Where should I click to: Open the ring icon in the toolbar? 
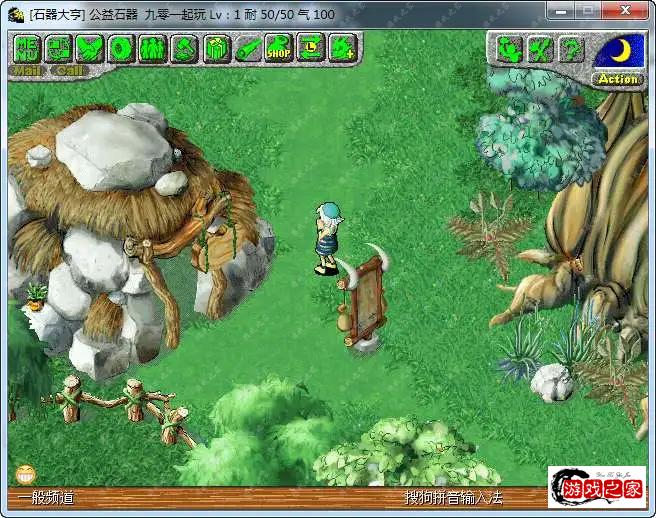pos(121,47)
